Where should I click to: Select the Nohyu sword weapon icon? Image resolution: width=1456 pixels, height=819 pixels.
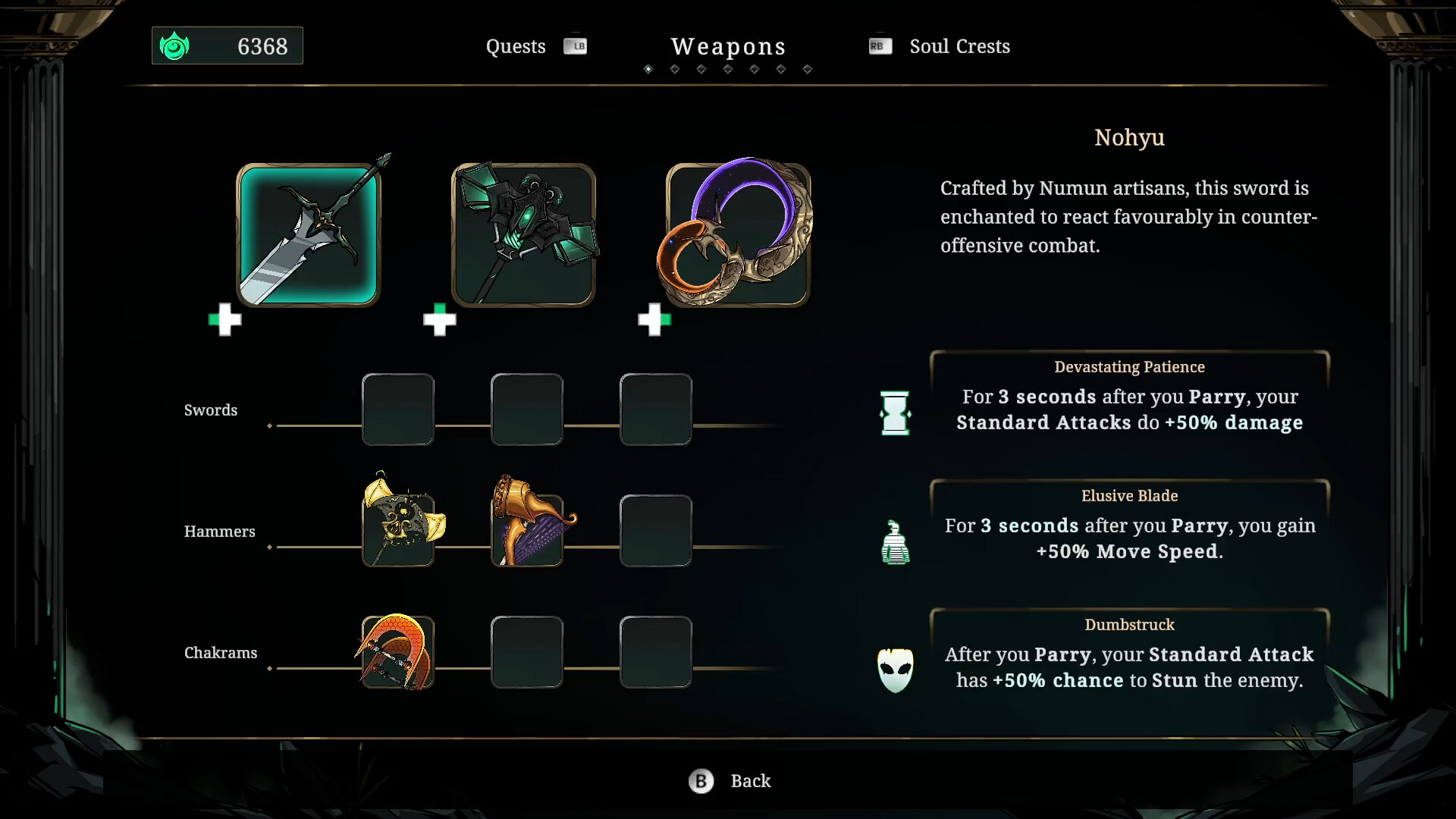tap(309, 235)
